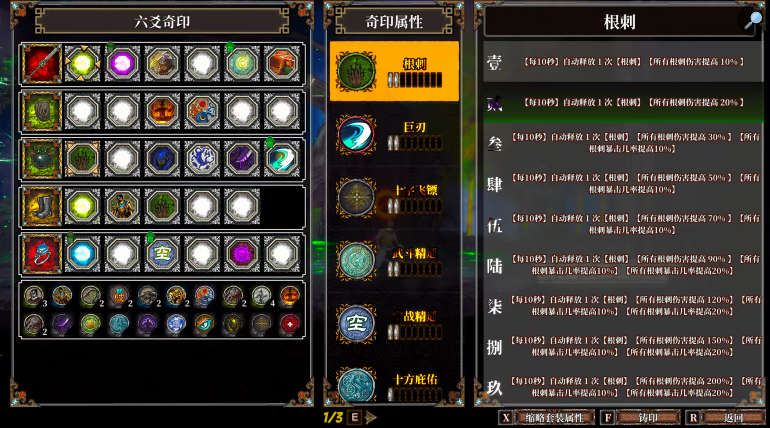This screenshot has width=770, height=428.
Task: Select the round shield equipment row icon
Action: [x=42, y=158]
